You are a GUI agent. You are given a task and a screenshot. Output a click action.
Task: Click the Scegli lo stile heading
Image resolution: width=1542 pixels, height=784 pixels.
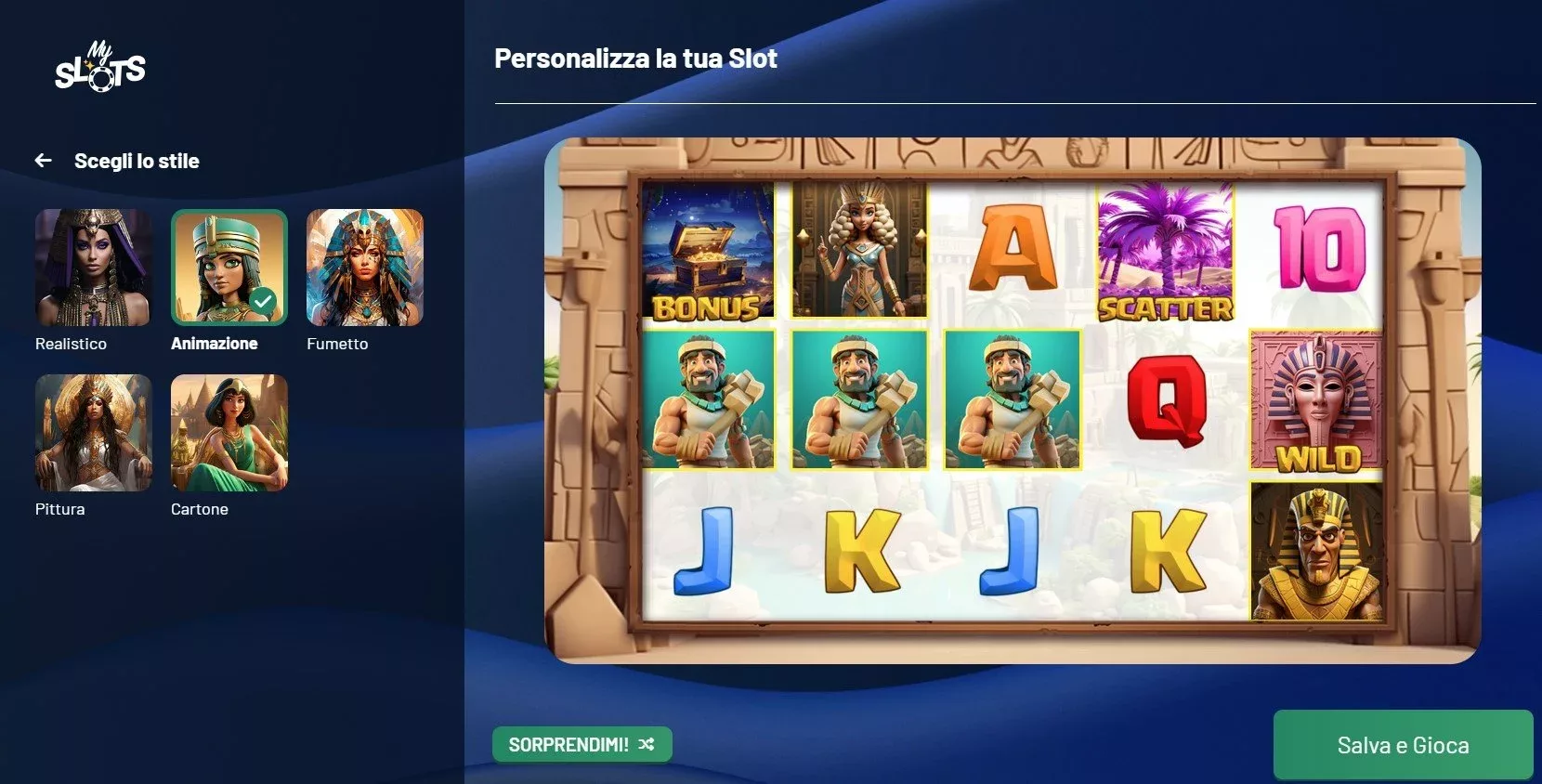137,160
